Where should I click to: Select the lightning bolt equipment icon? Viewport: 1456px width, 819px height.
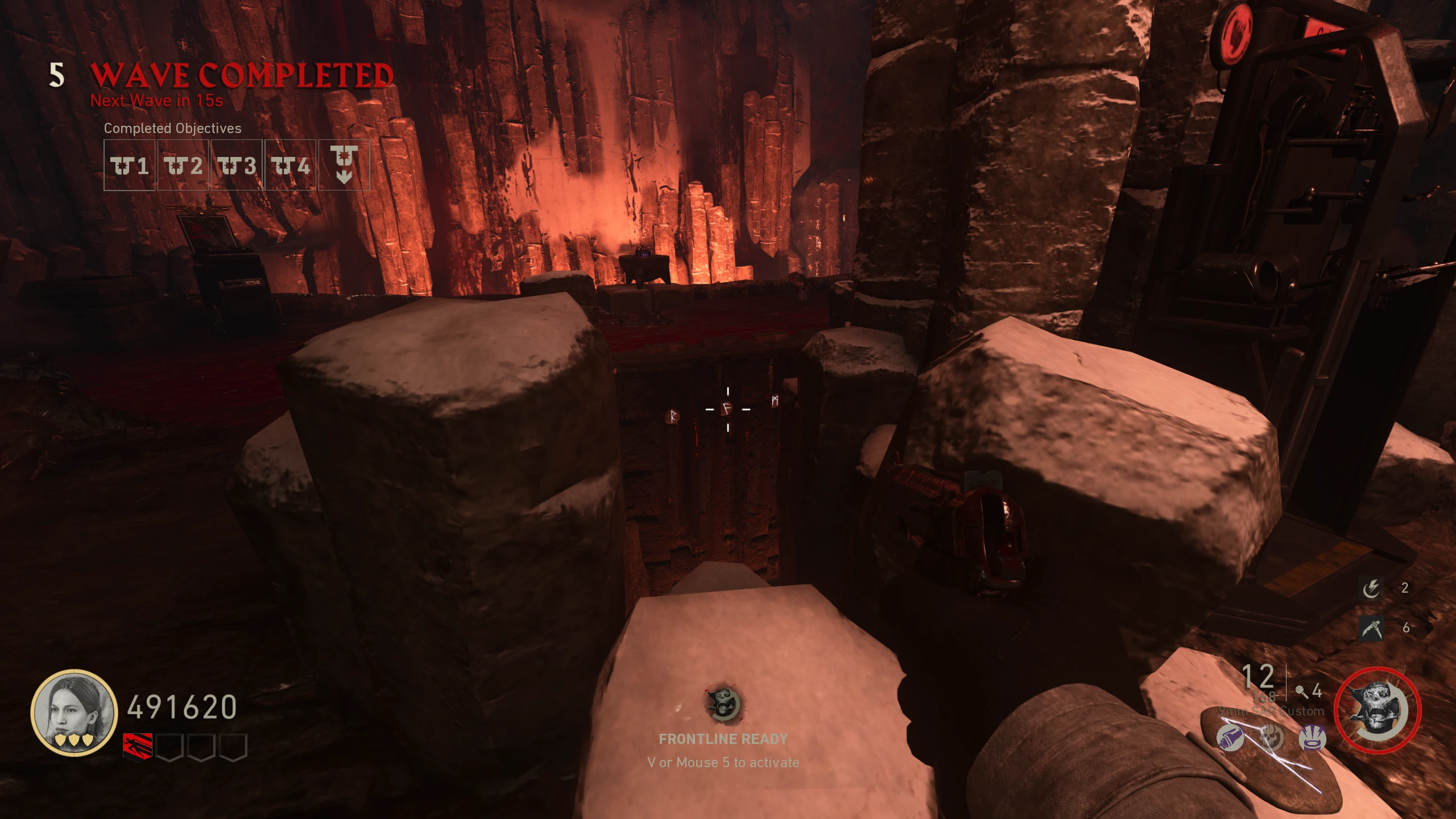point(1371,588)
